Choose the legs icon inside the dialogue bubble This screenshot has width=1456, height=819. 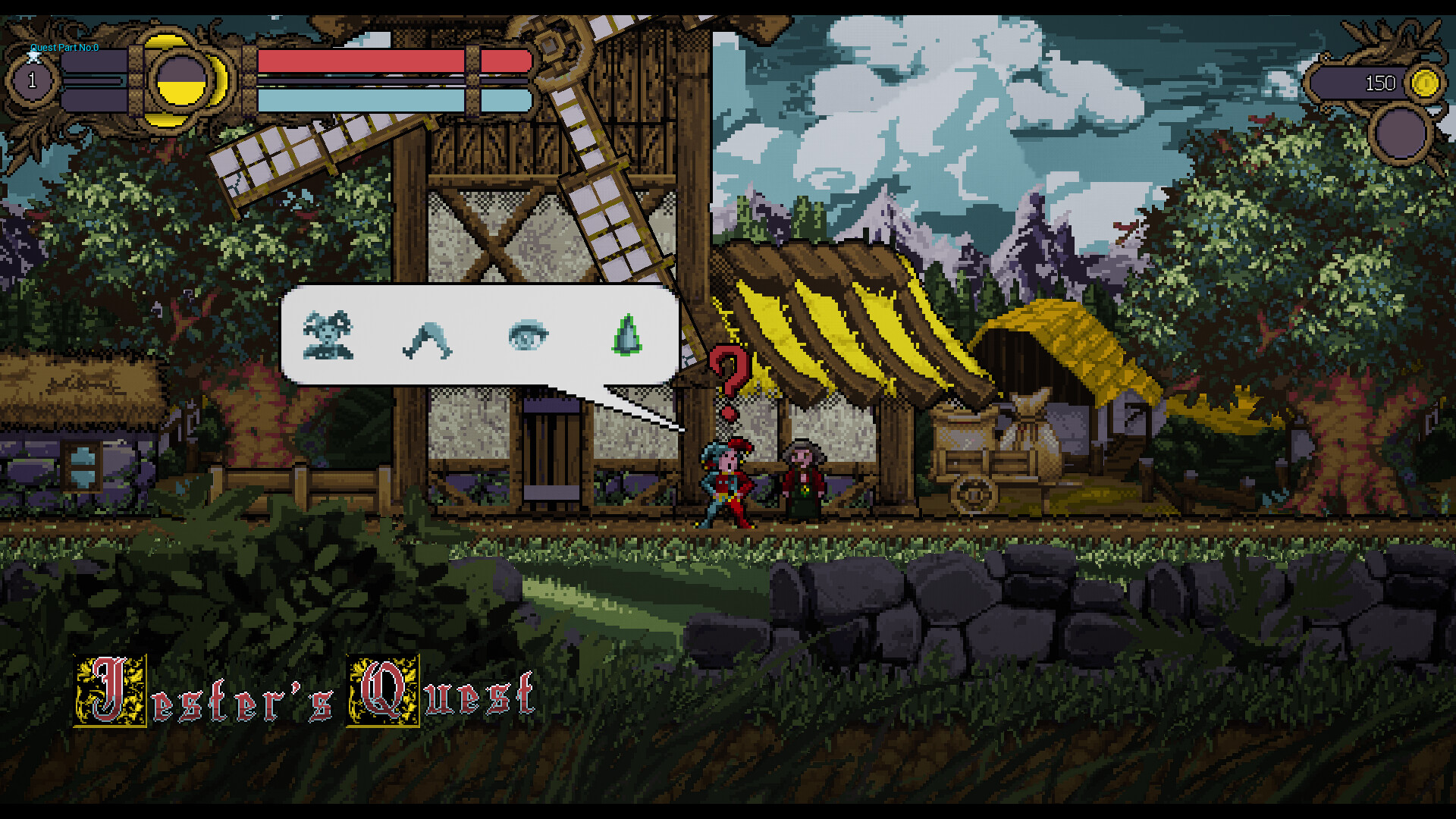[427, 337]
